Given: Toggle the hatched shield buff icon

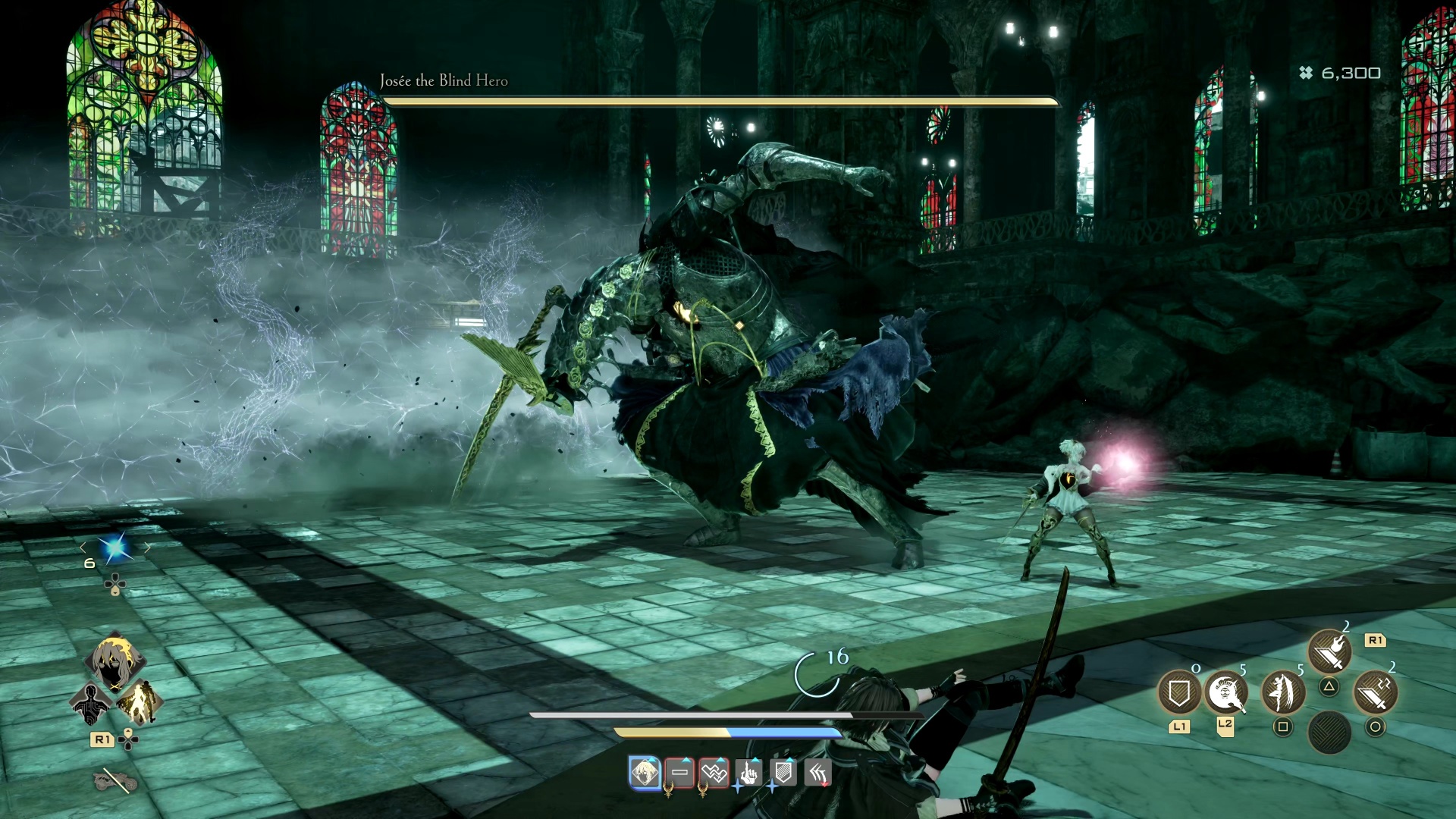Looking at the screenshot, I should pyautogui.click(x=783, y=773).
